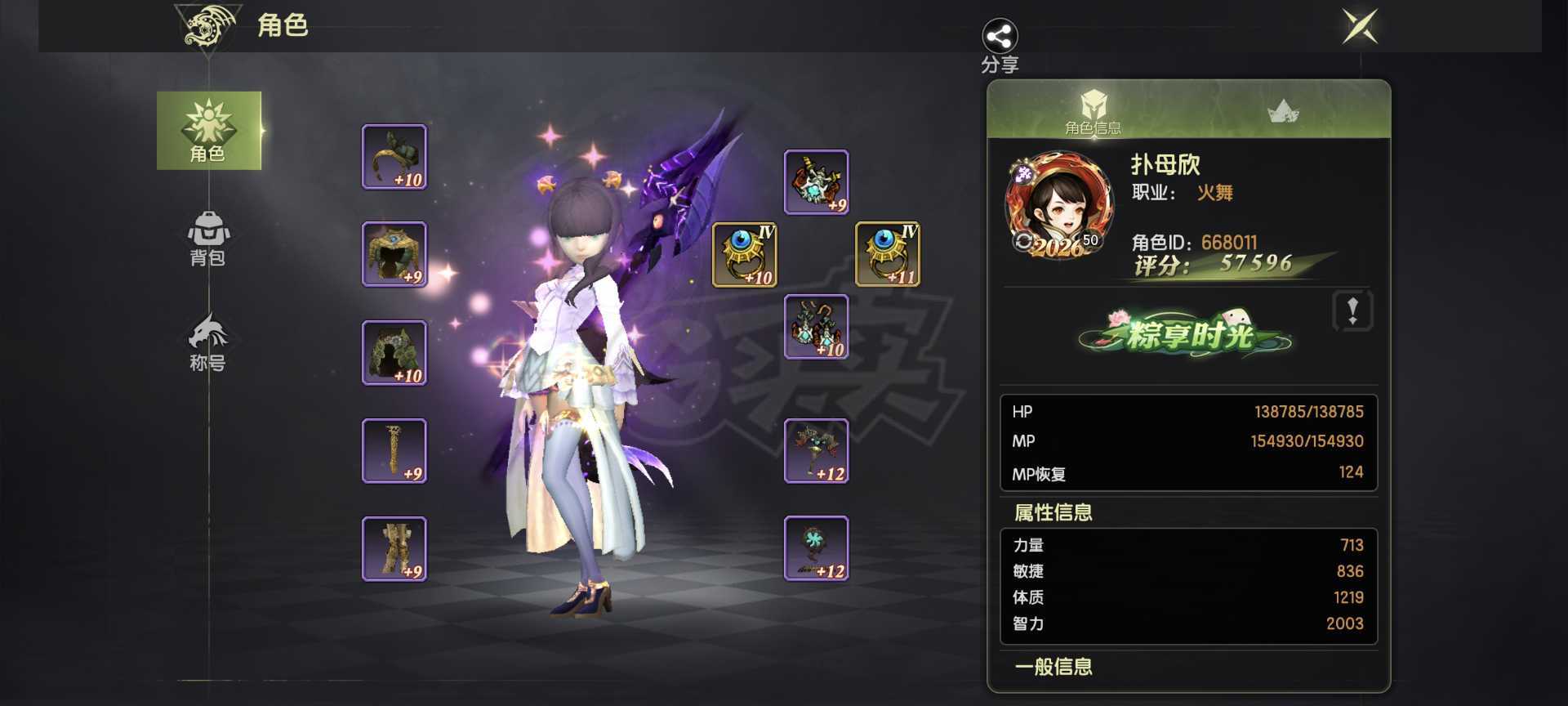Image resolution: width=1568 pixels, height=706 pixels.
Task: Select the +10 blue eye ring
Action: click(x=744, y=254)
